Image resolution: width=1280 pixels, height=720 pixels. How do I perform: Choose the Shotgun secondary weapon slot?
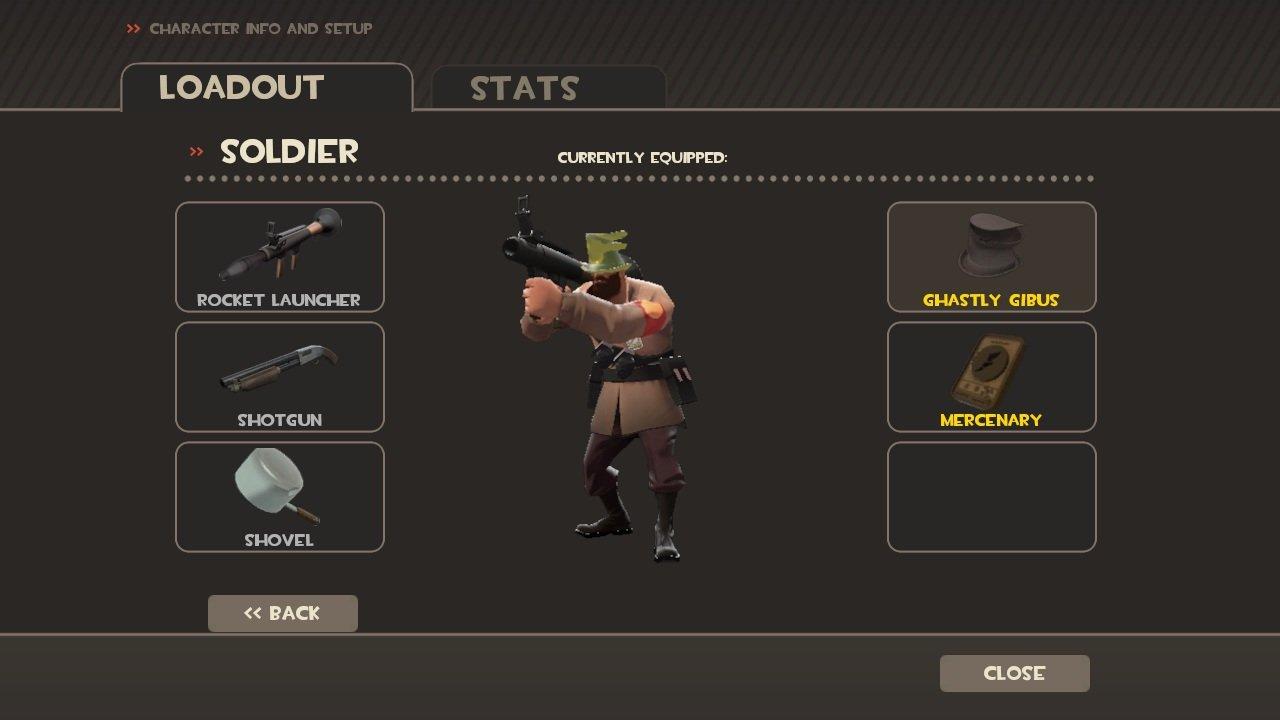coord(280,377)
